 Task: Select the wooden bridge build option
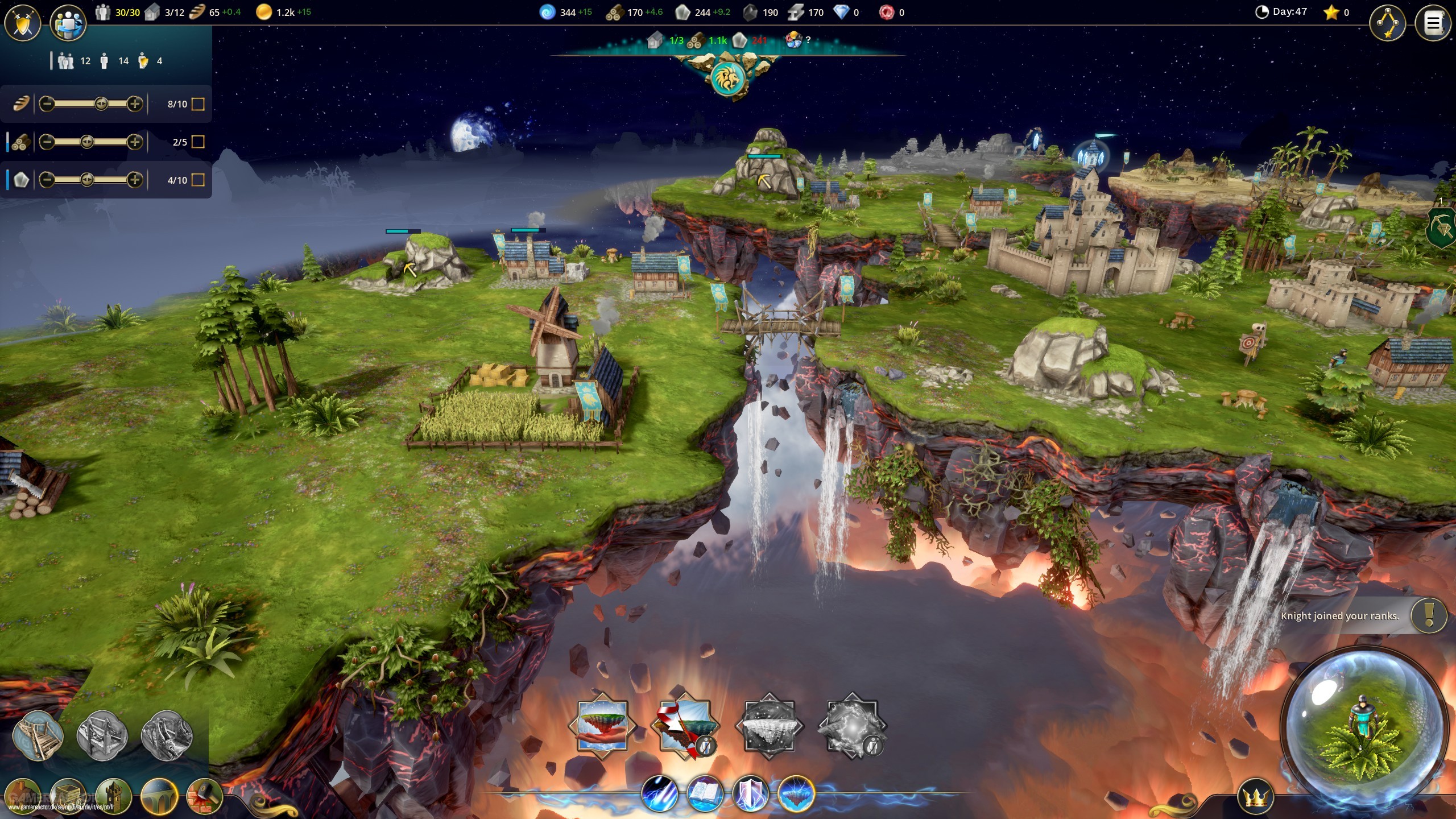38,737
